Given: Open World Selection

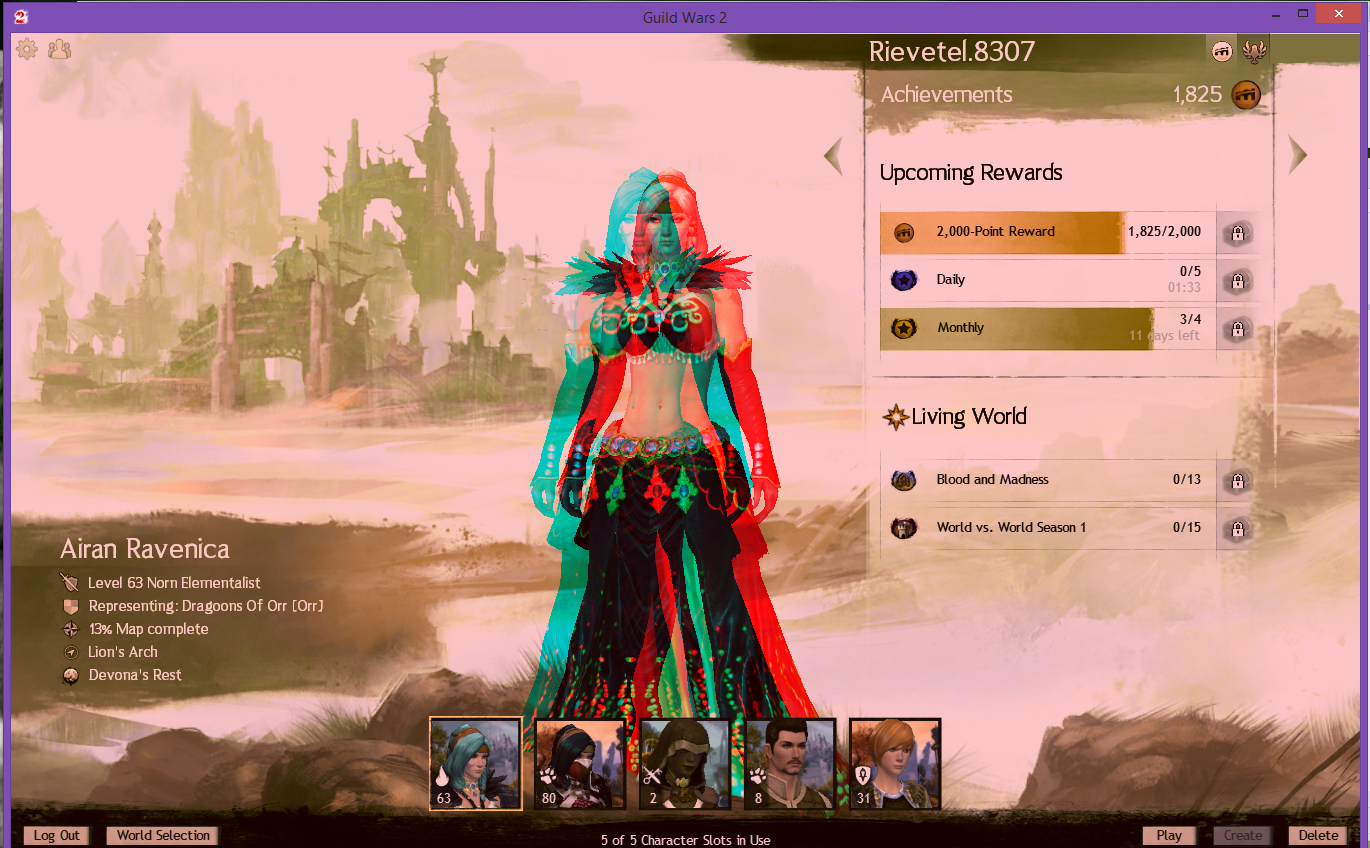Looking at the screenshot, I should point(161,836).
